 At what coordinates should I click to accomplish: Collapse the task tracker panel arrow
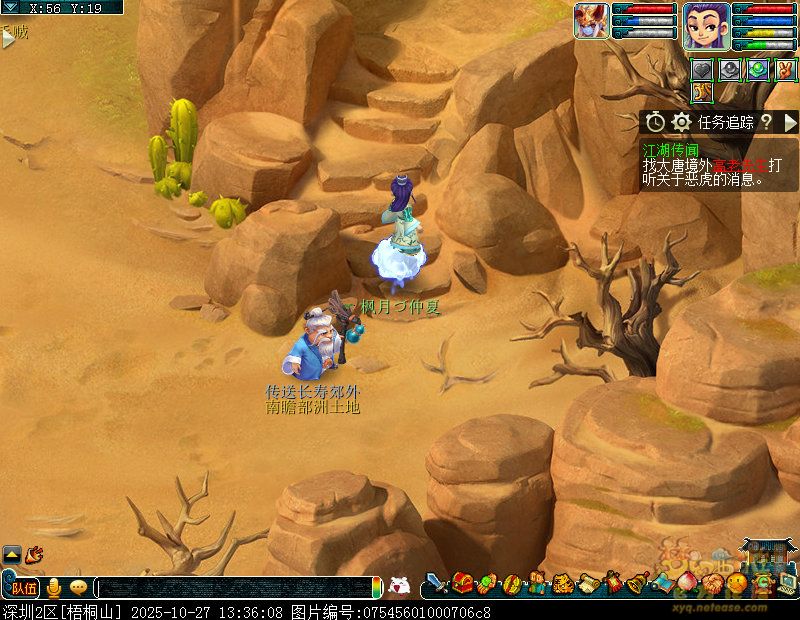coord(790,122)
